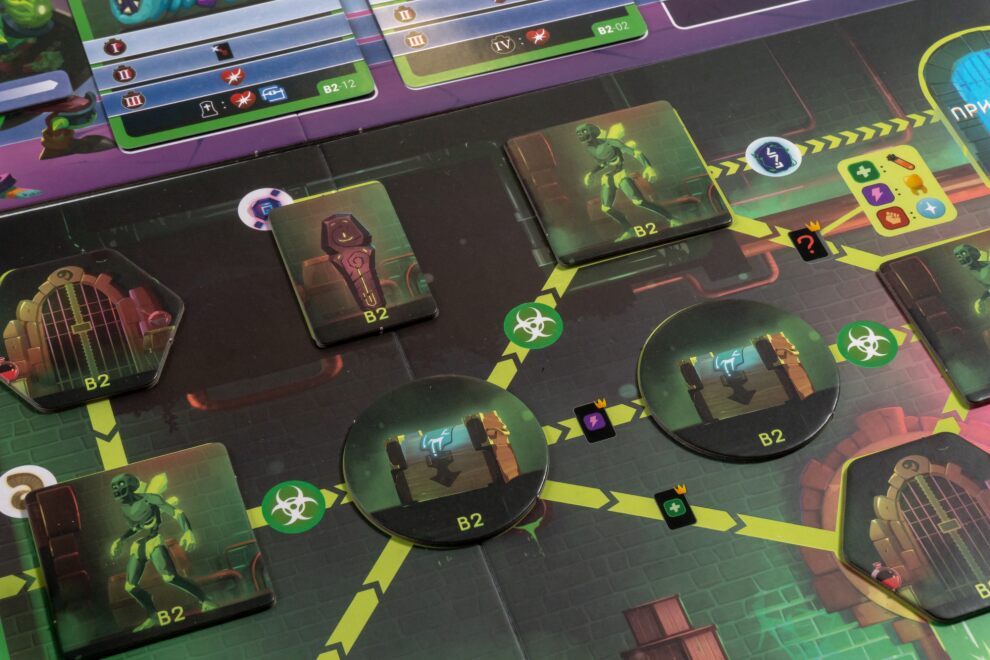Select the purple lightning bolt path marker

pos(594,421)
